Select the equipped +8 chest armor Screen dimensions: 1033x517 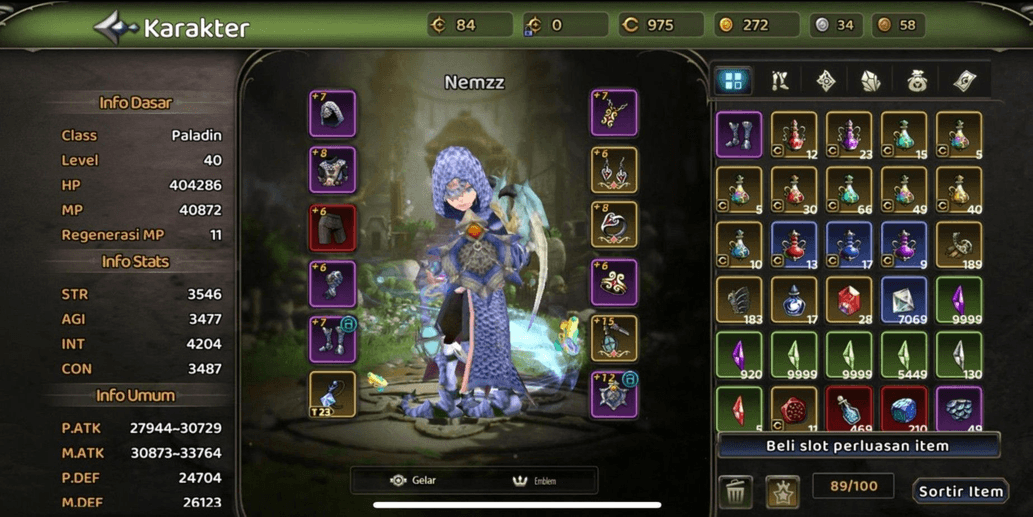pos(333,170)
